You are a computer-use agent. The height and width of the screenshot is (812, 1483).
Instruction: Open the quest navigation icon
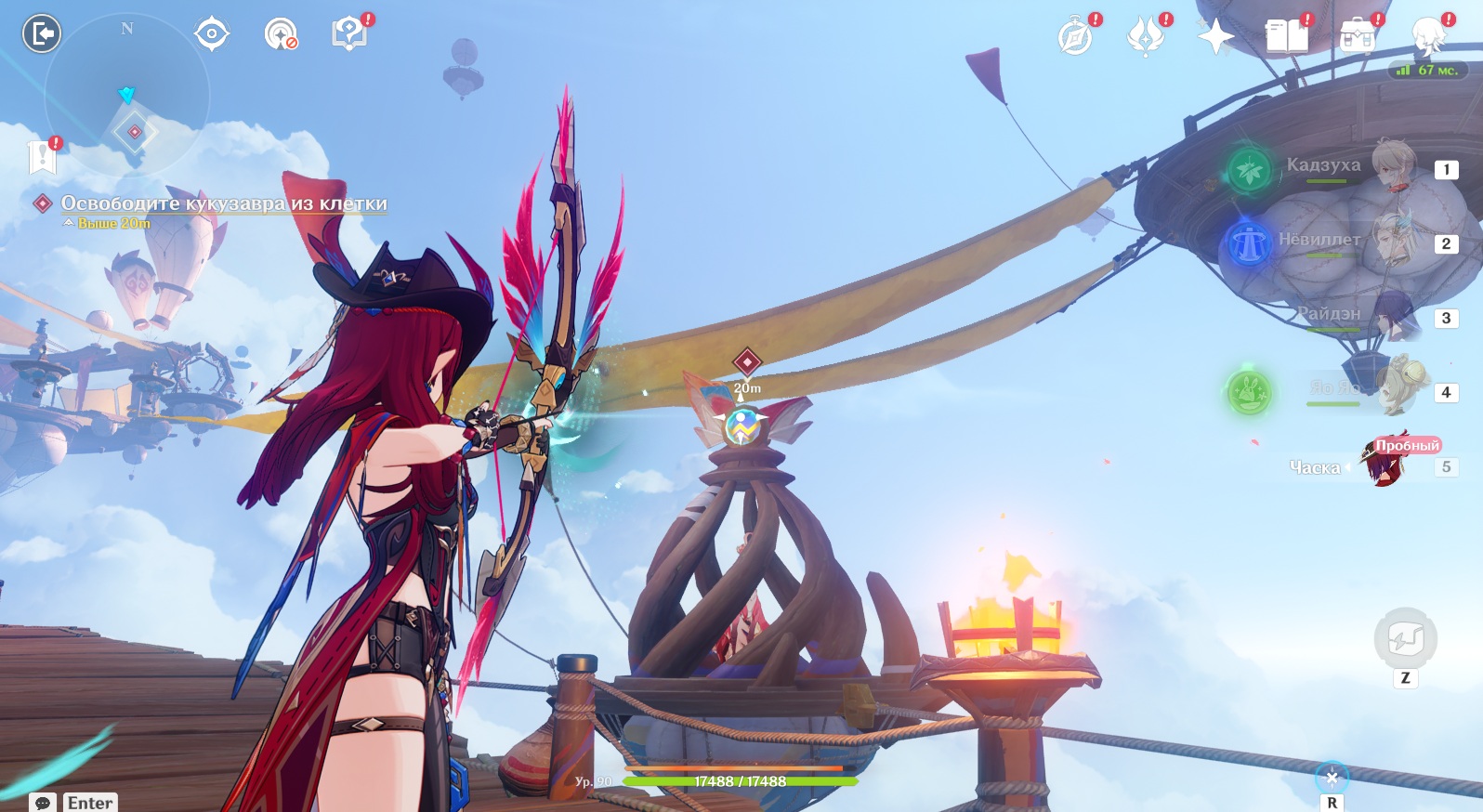click(x=280, y=34)
